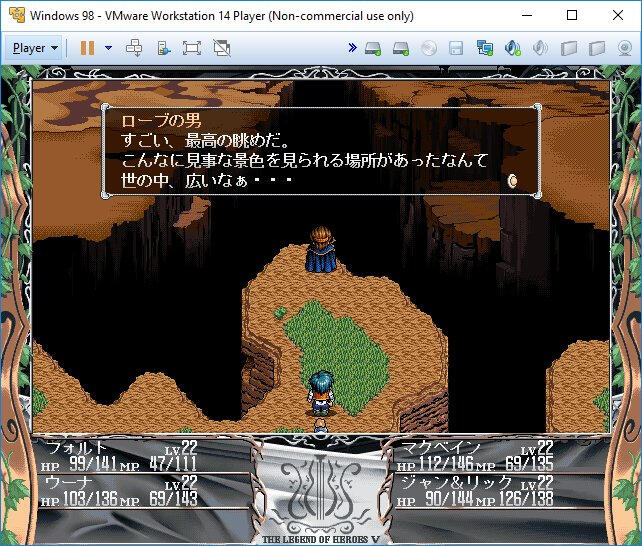
Task: Click the dialogue continue orb indicator
Action: (512, 180)
